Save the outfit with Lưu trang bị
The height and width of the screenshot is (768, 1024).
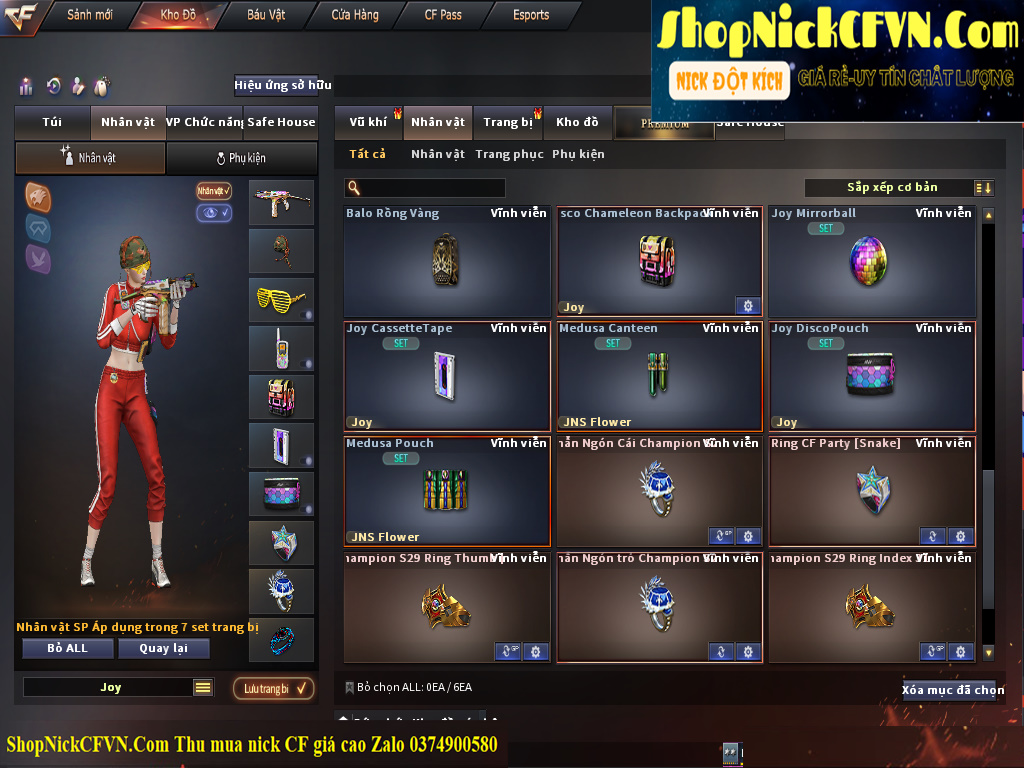273,688
